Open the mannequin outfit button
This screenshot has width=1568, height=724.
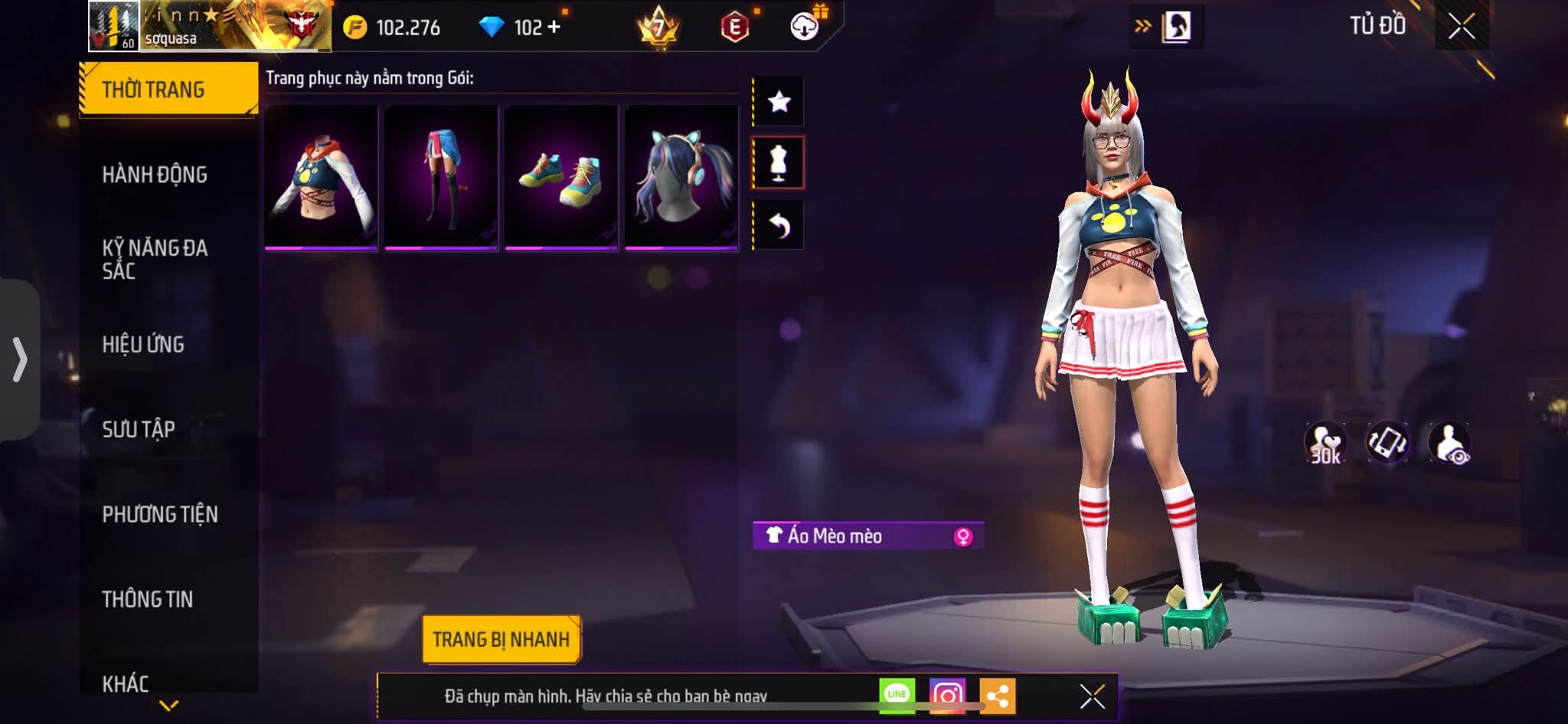(x=779, y=162)
